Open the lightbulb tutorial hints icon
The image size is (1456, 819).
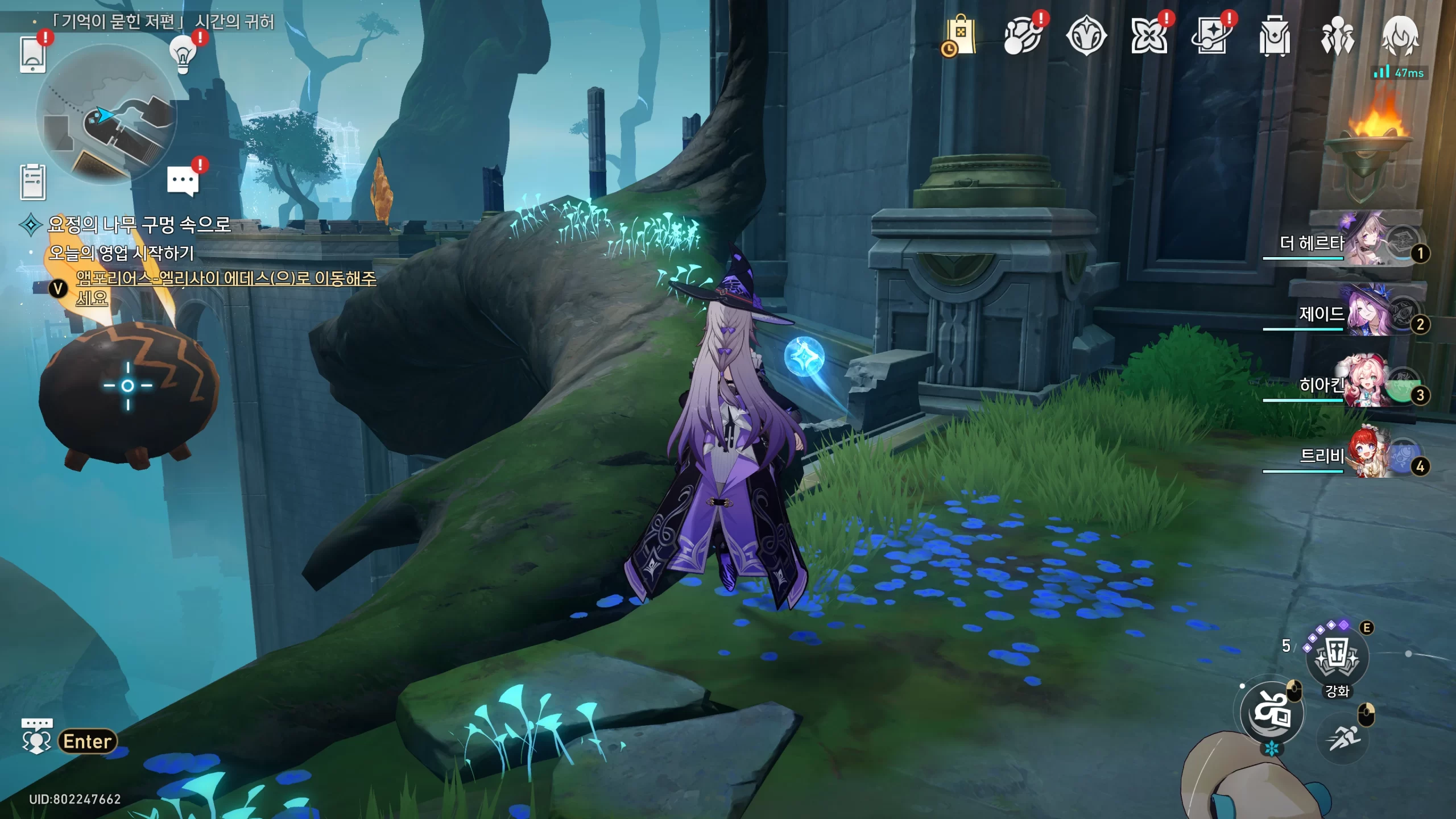(183, 55)
